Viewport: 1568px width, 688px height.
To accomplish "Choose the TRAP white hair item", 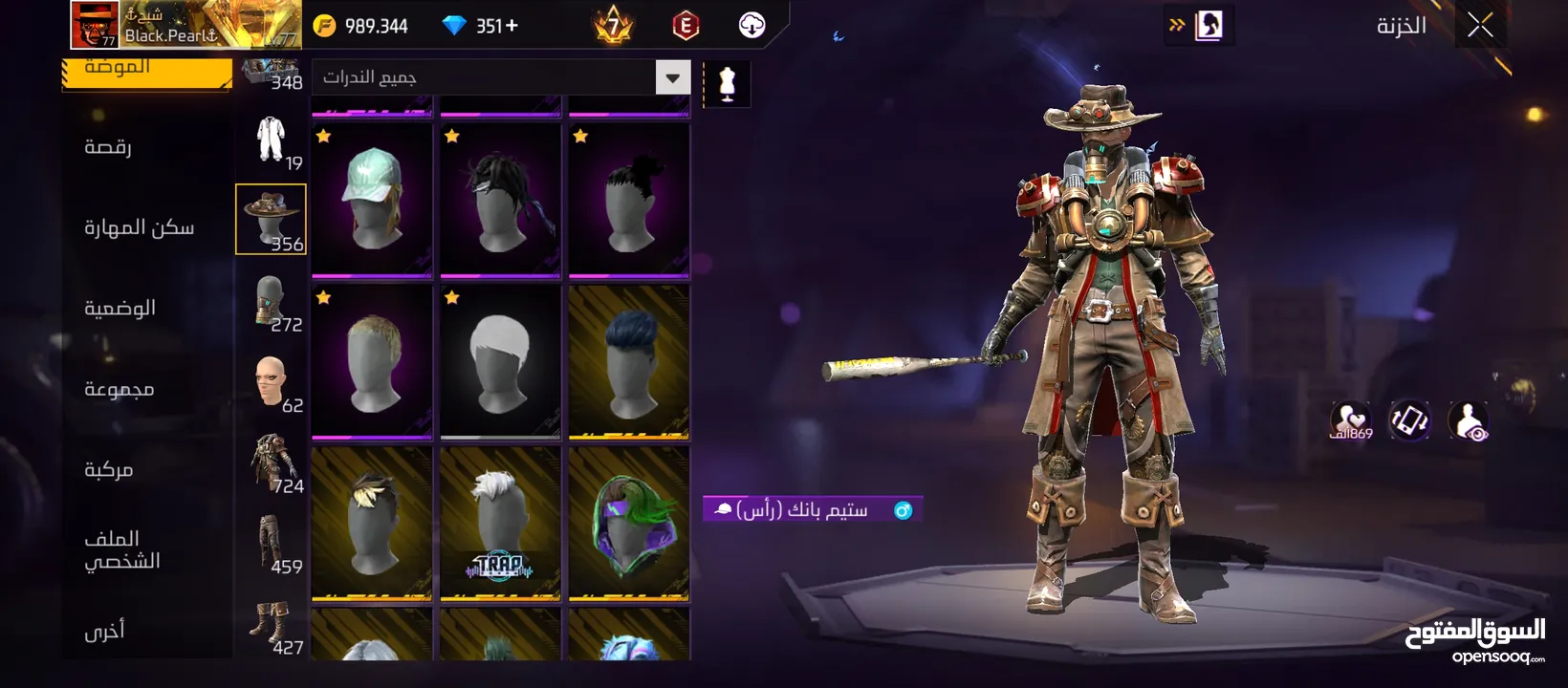I will point(500,524).
